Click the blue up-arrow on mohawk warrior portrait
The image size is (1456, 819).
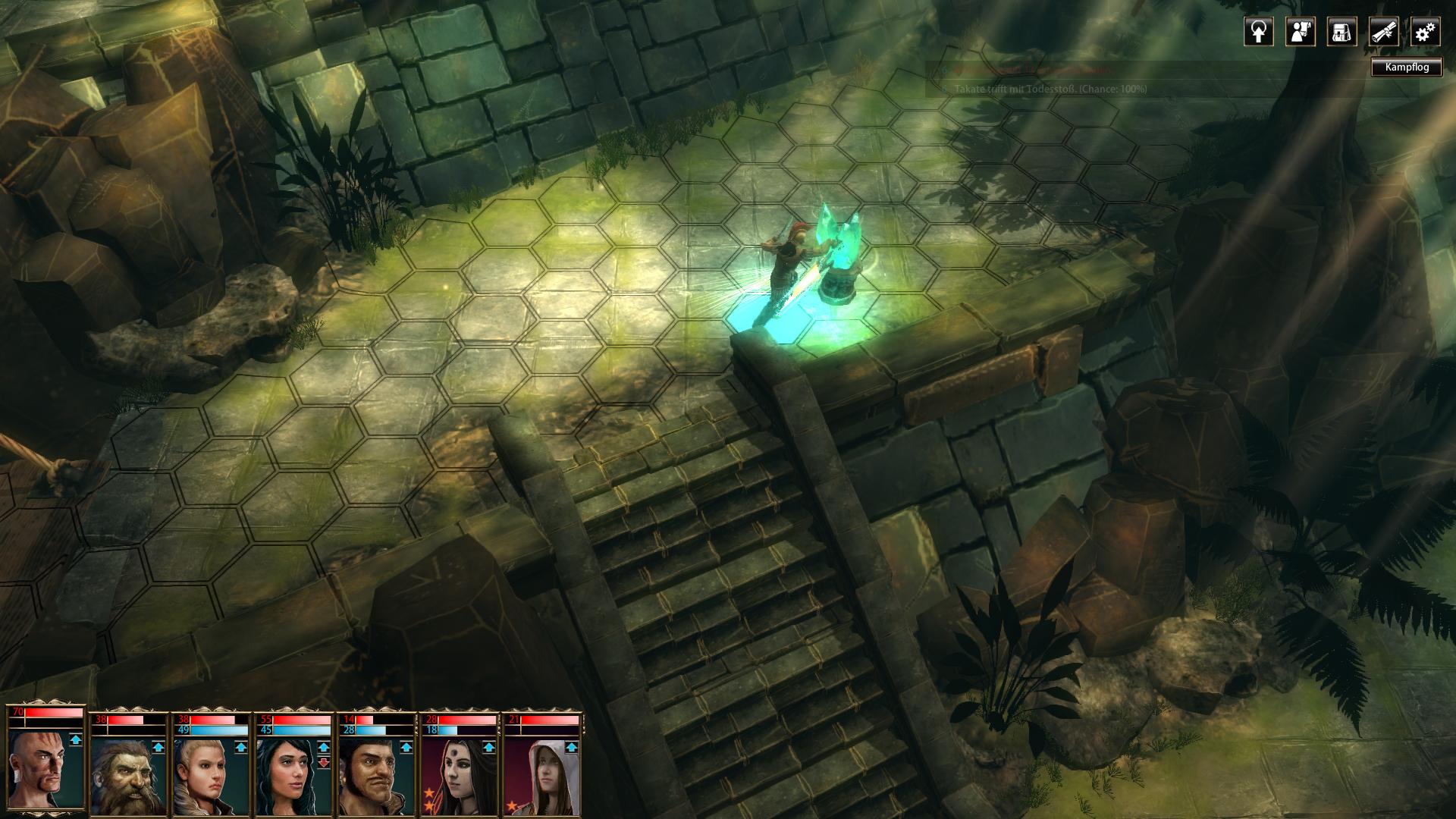click(75, 739)
